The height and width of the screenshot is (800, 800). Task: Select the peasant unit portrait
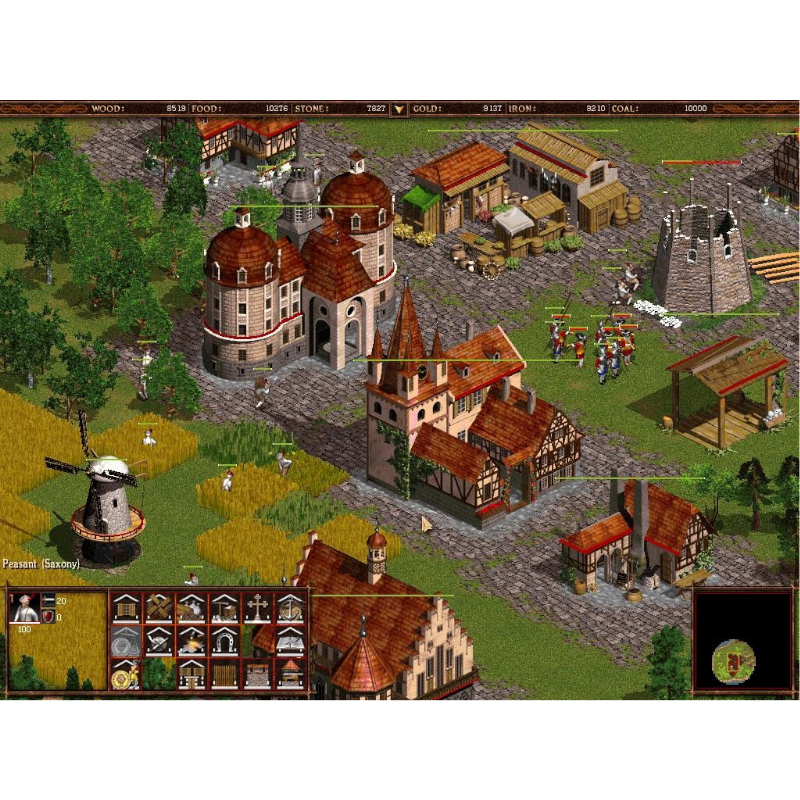24,608
